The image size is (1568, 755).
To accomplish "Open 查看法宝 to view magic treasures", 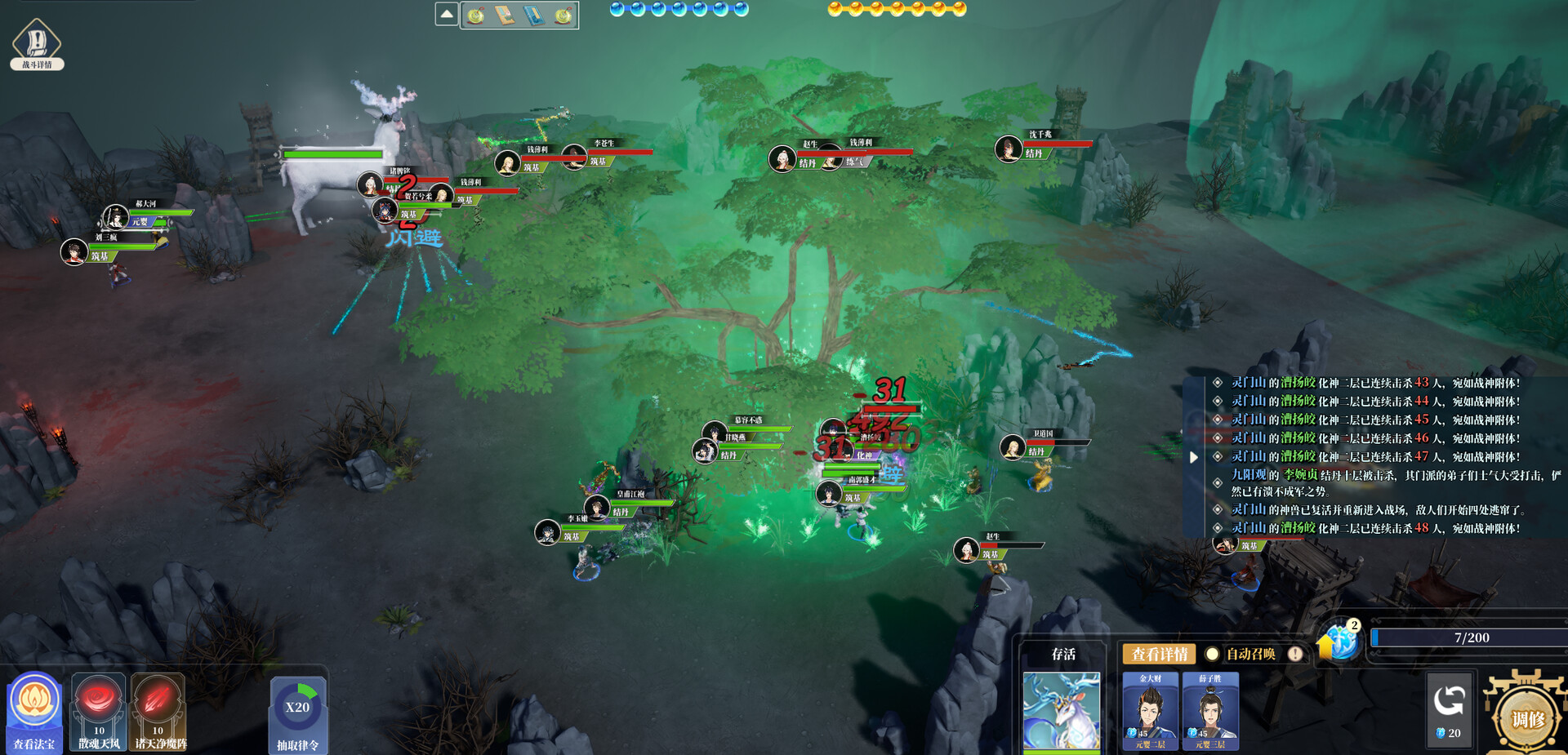I will click(33, 704).
